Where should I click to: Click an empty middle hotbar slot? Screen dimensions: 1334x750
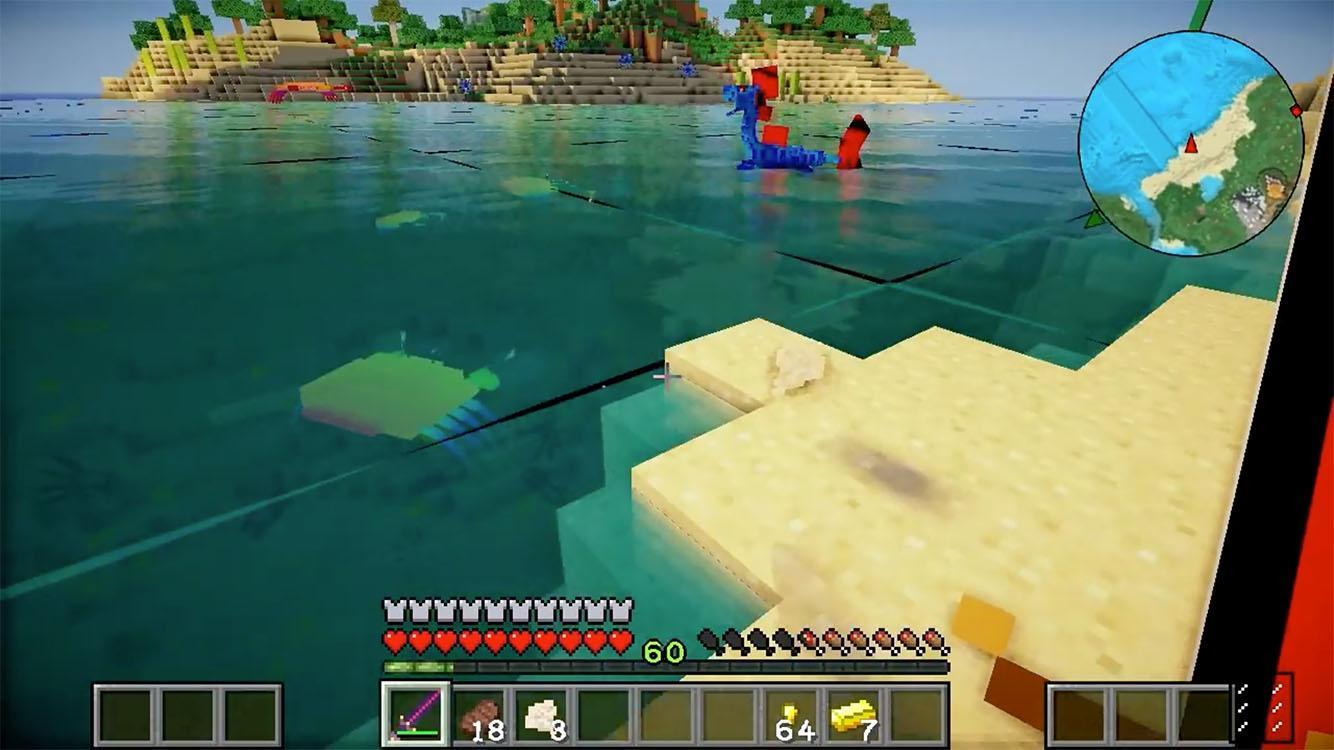pos(665,712)
